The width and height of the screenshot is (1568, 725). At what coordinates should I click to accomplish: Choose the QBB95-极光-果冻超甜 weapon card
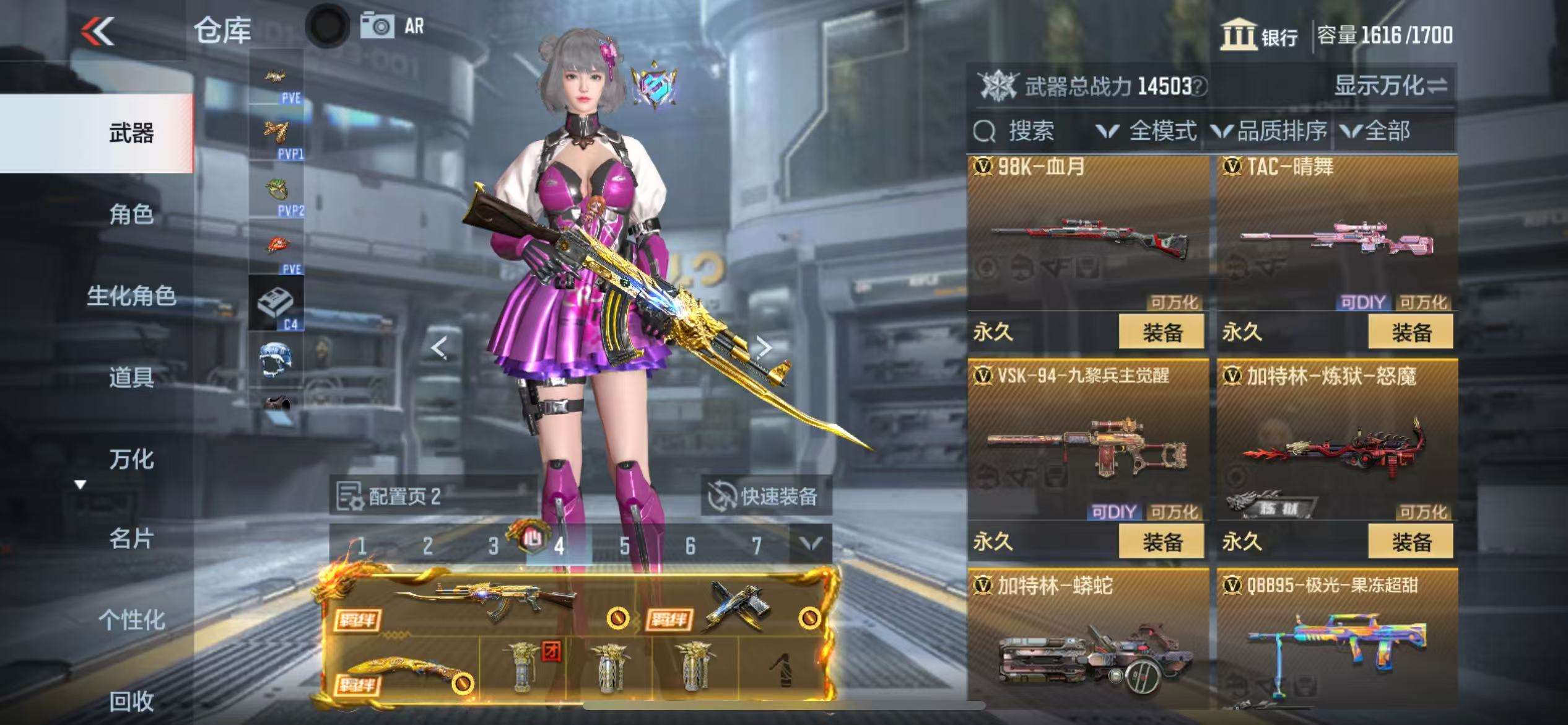[x=1337, y=644]
